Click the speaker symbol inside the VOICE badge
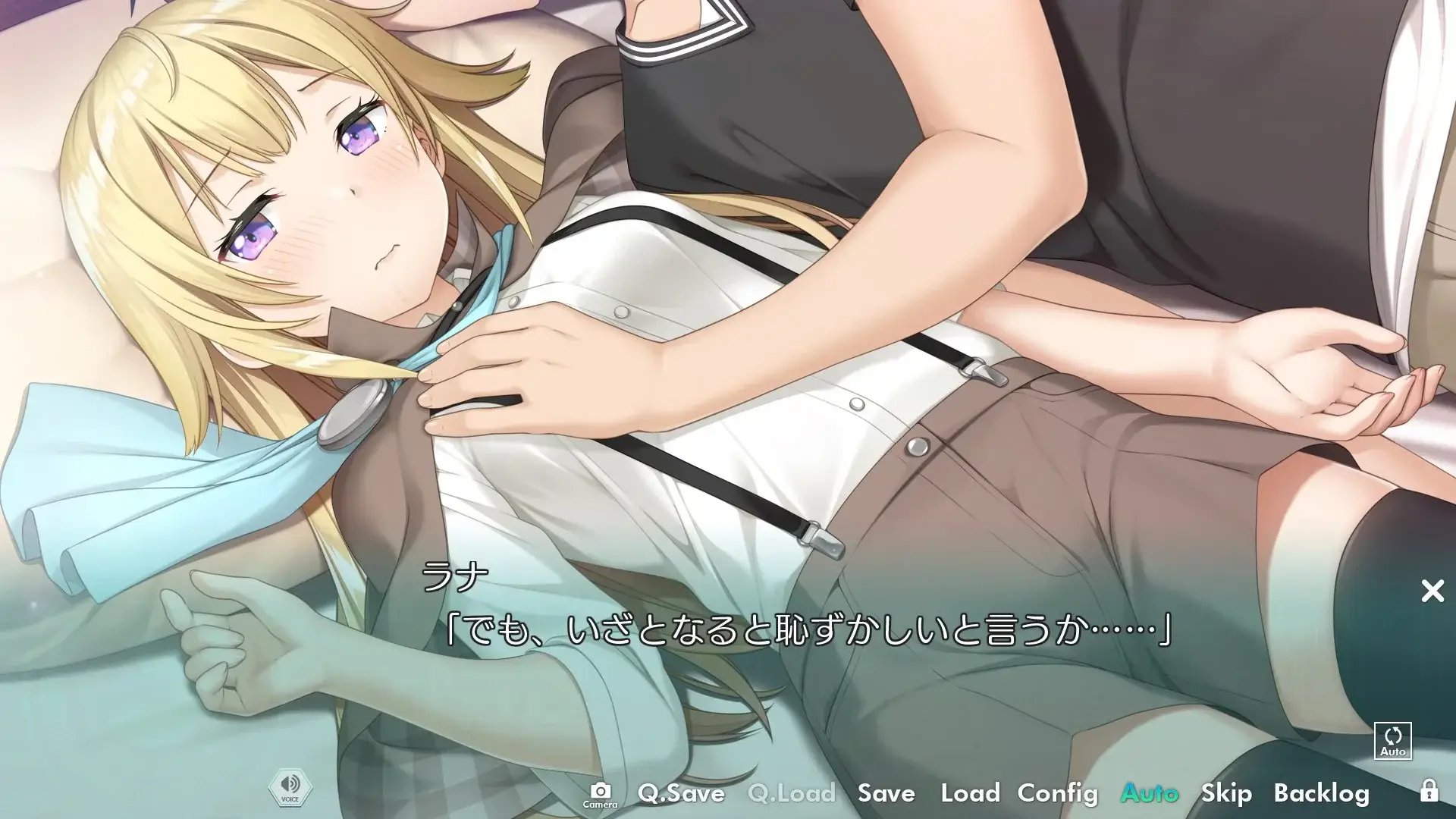Image resolution: width=1456 pixels, height=819 pixels. click(x=290, y=783)
